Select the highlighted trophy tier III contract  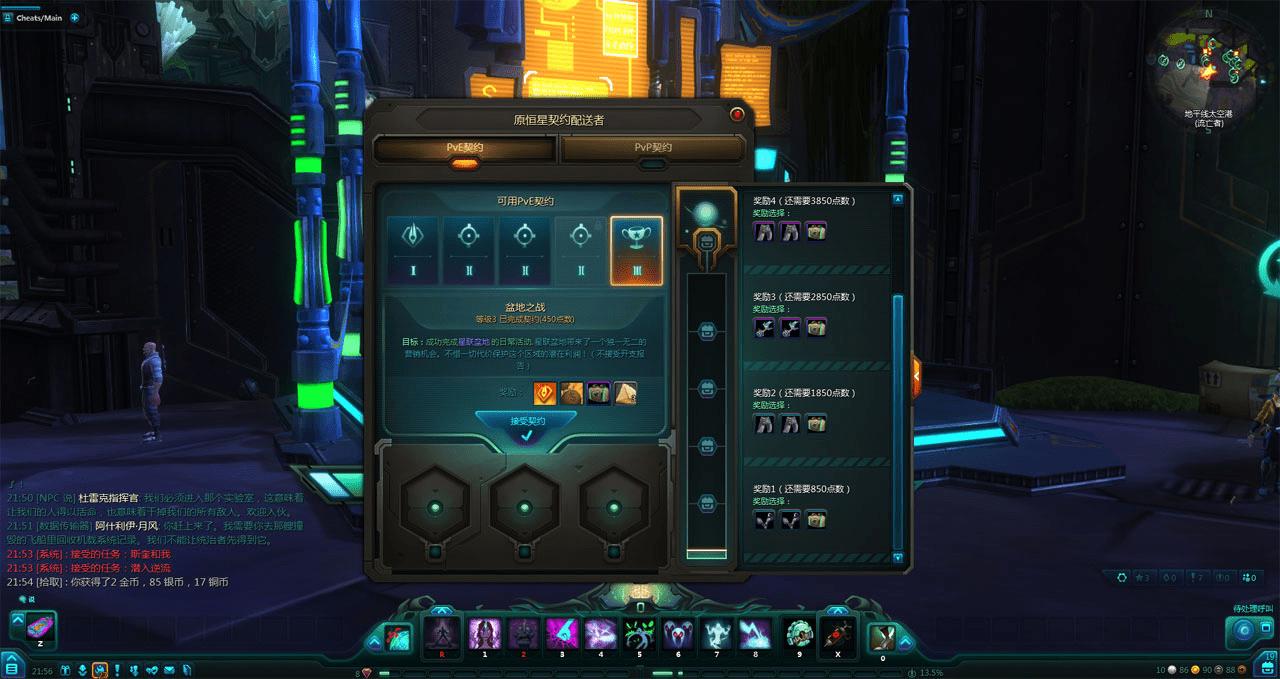pos(636,250)
